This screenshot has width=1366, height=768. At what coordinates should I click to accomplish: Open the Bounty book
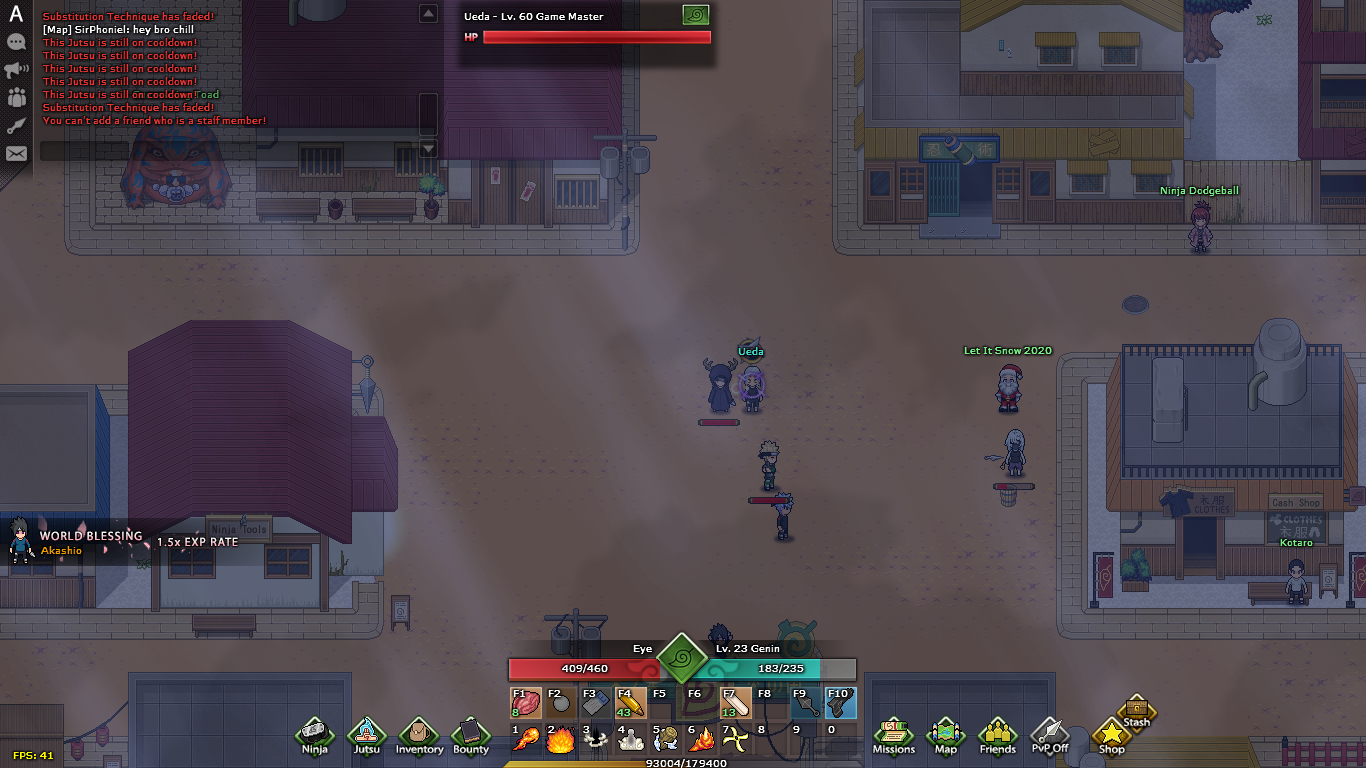(x=471, y=733)
